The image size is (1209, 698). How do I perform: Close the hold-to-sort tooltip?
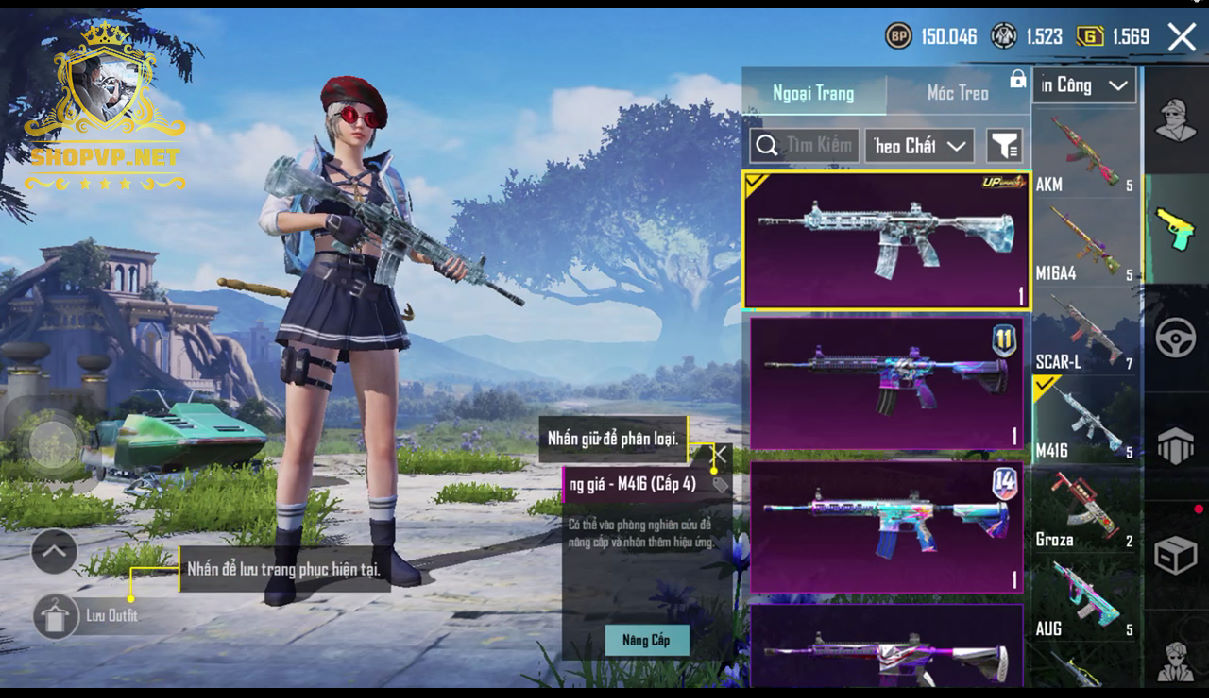click(718, 453)
